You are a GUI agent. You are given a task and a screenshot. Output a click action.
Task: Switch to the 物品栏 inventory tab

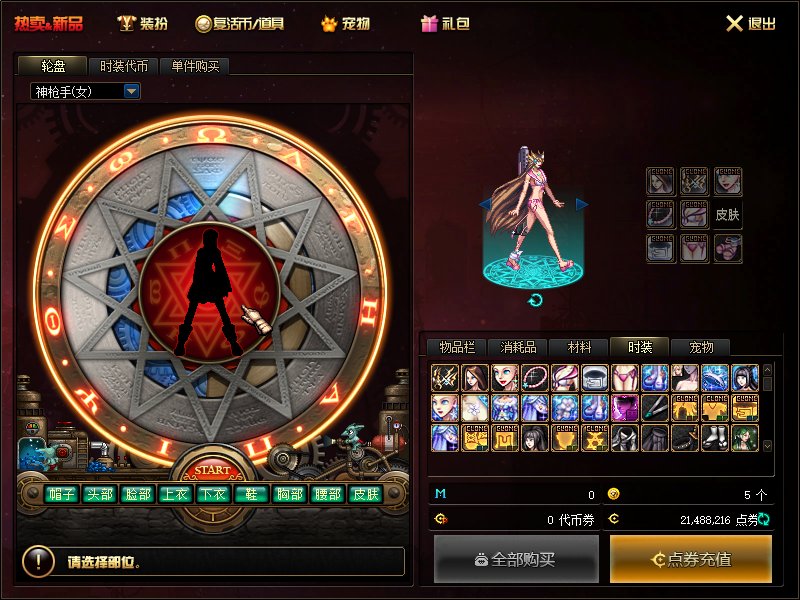[457, 348]
